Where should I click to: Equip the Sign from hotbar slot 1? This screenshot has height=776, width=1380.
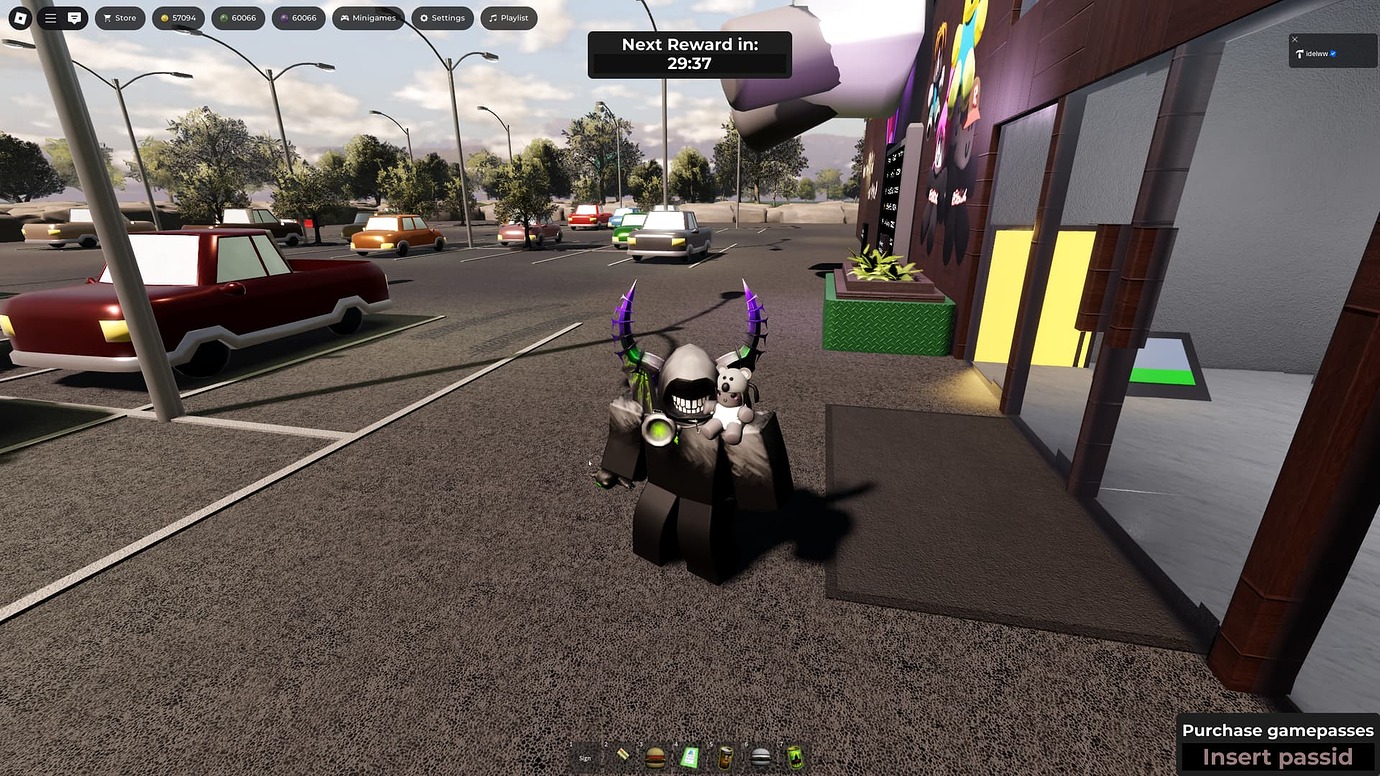pos(585,758)
